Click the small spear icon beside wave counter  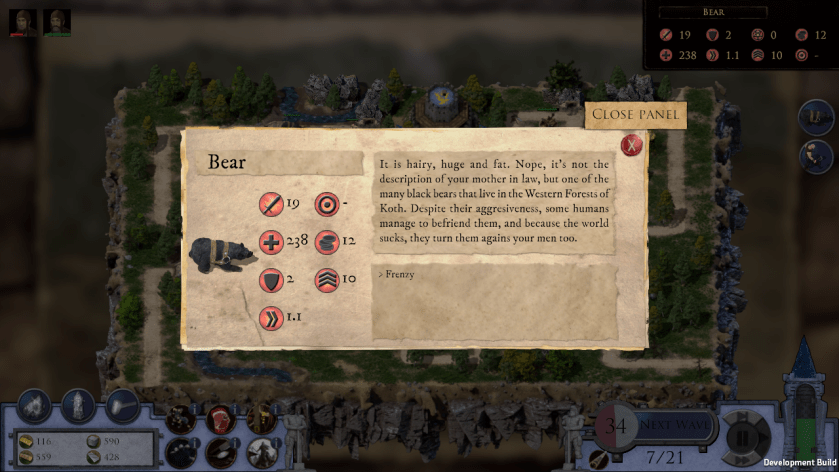pos(600,458)
